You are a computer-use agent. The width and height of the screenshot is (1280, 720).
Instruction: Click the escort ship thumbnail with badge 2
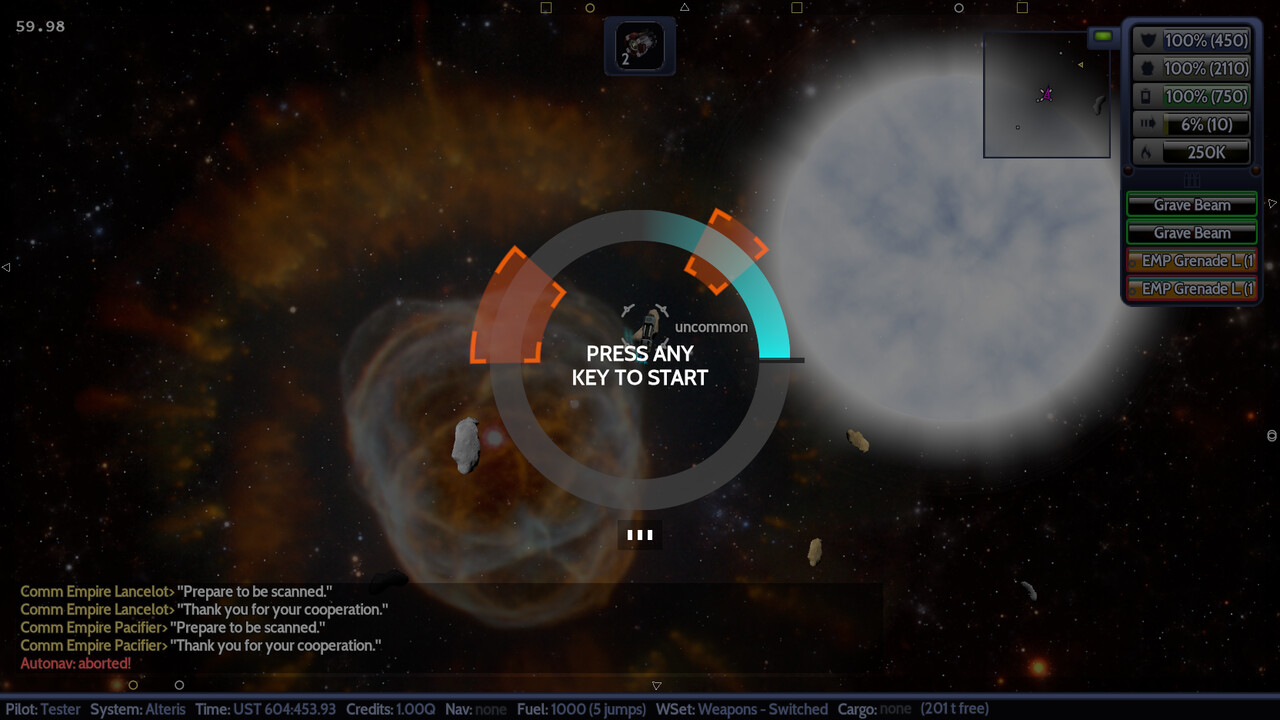pyautogui.click(x=639, y=45)
